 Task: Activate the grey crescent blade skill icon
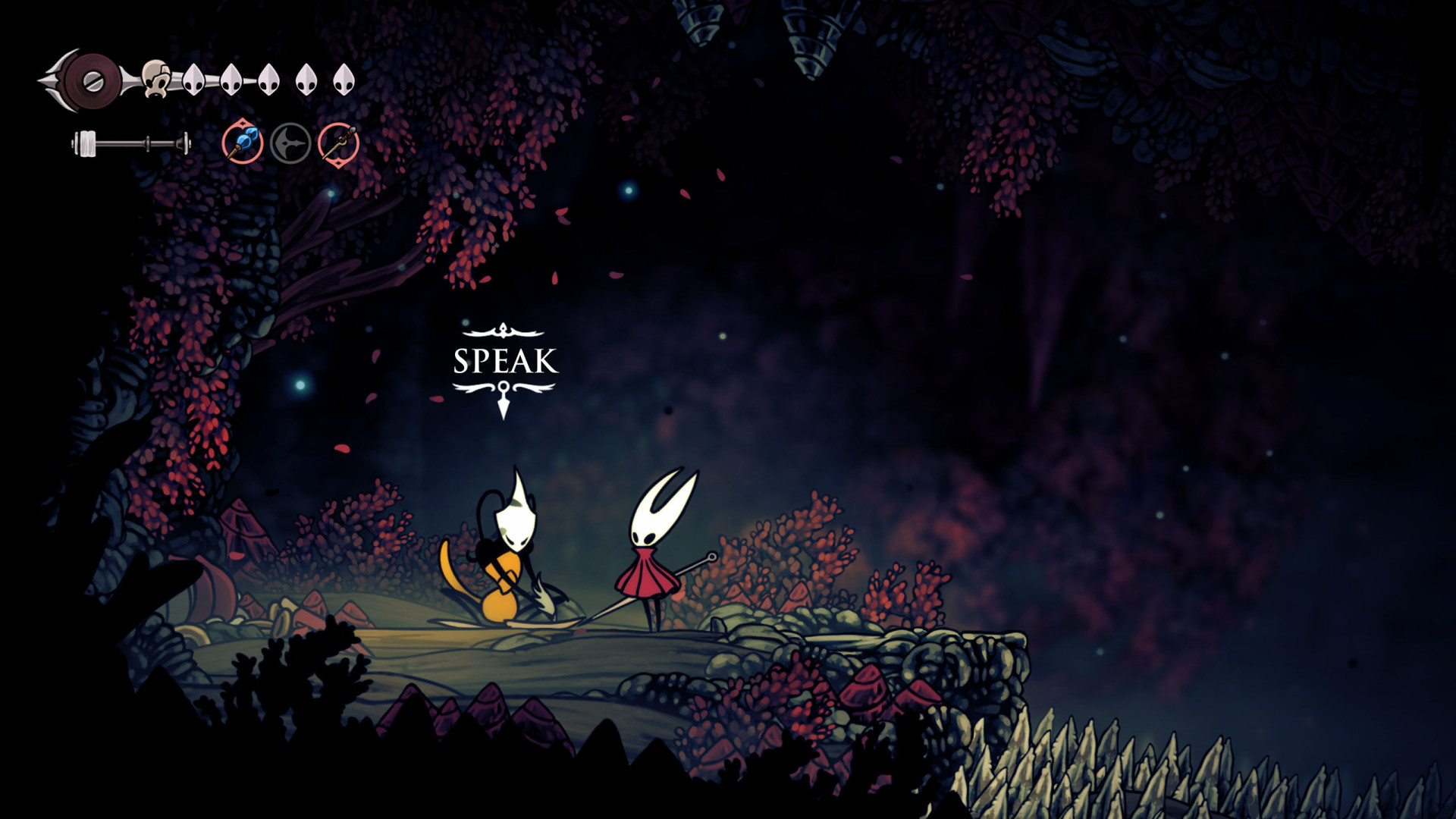pyautogui.click(x=290, y=143)
